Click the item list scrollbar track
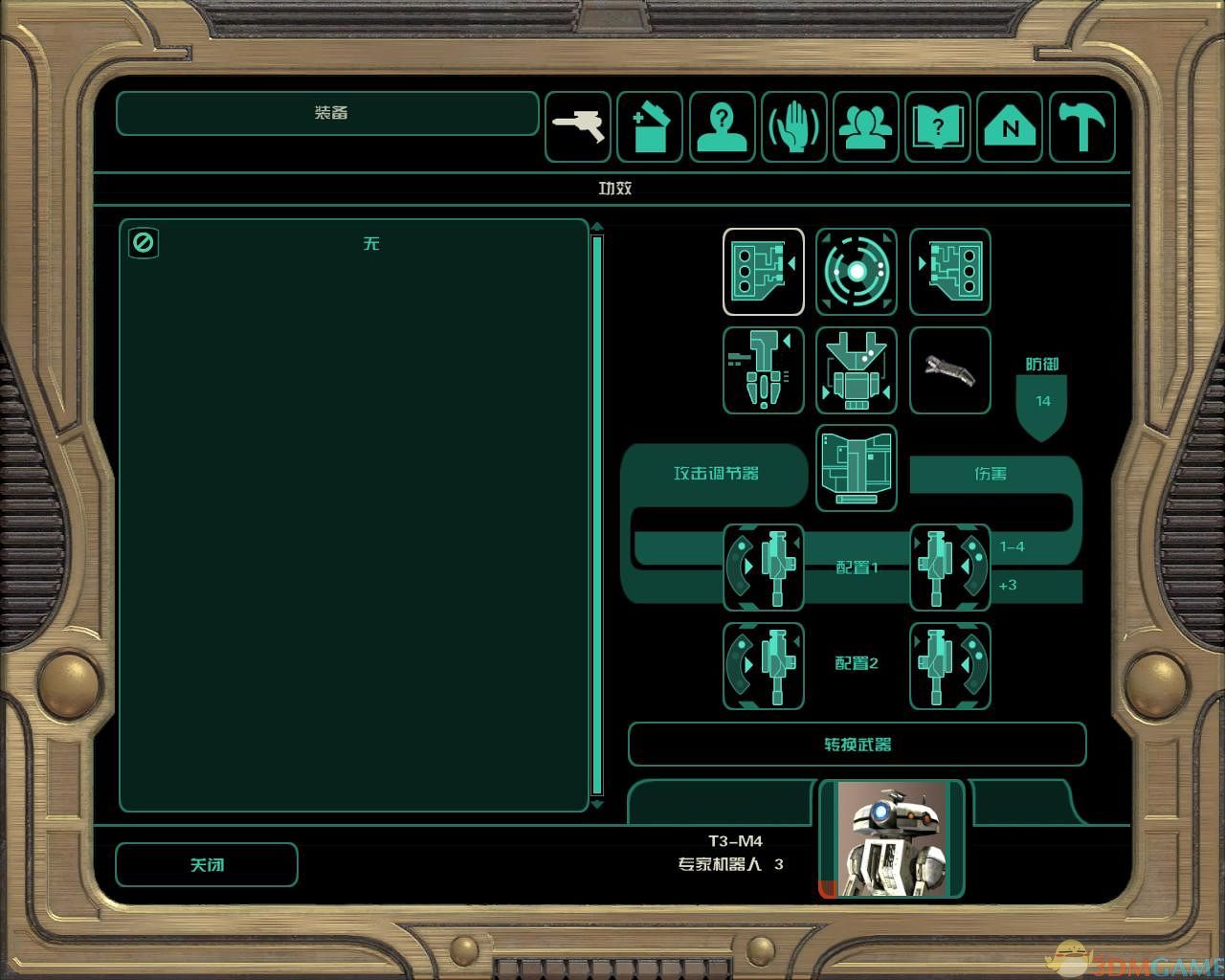1225x980 pixels. coord(597,515)
